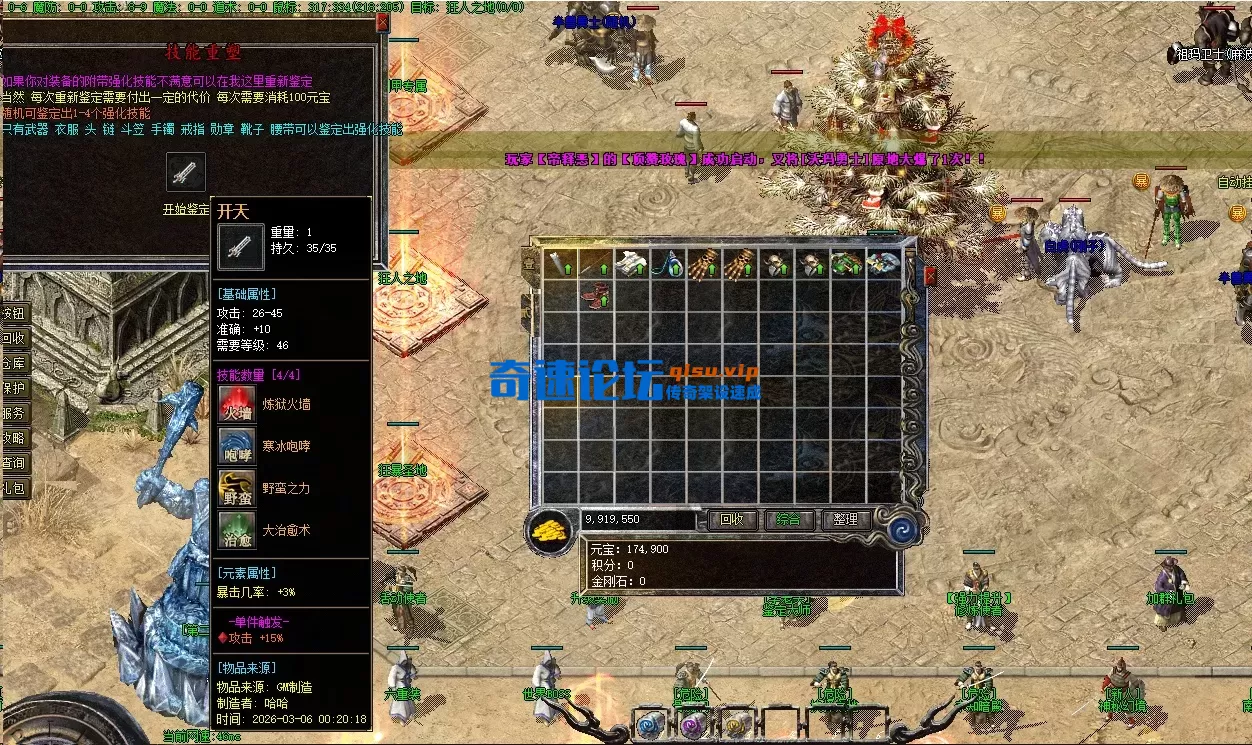Open the 综合 button in the bag

point(789,520)
